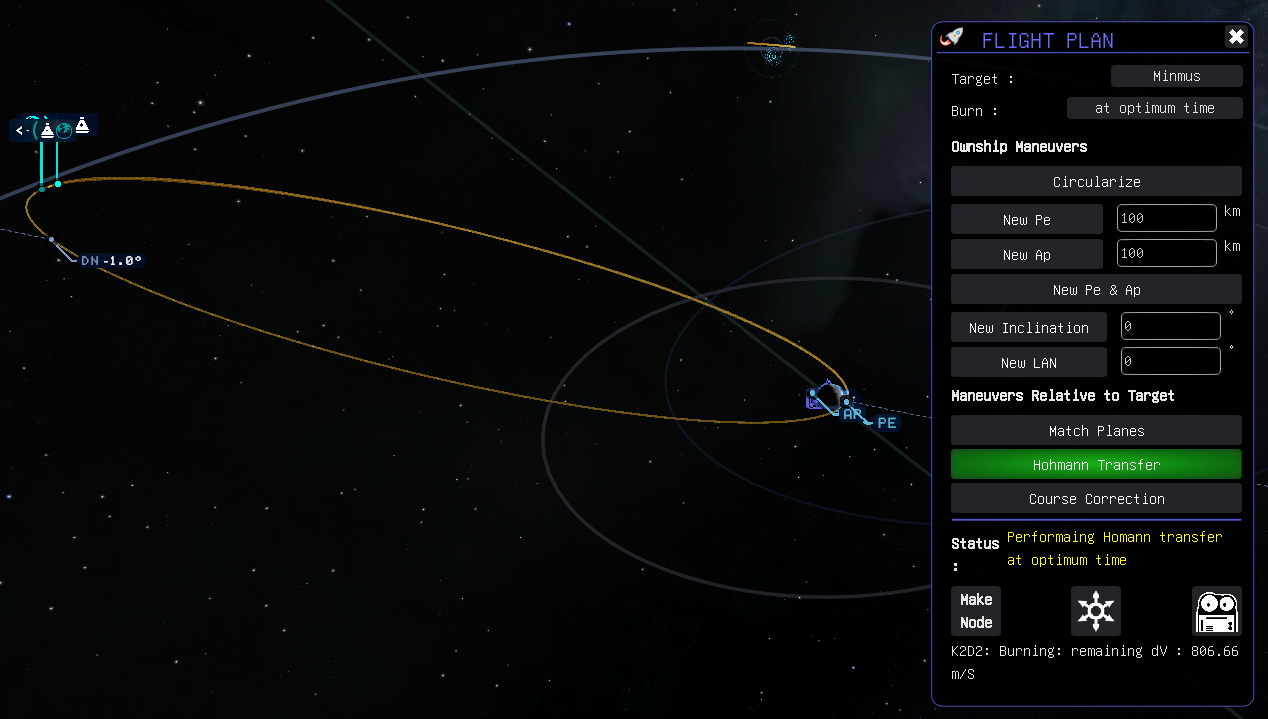Open the burn time option 'at optimum time'

pos(1154,108)
